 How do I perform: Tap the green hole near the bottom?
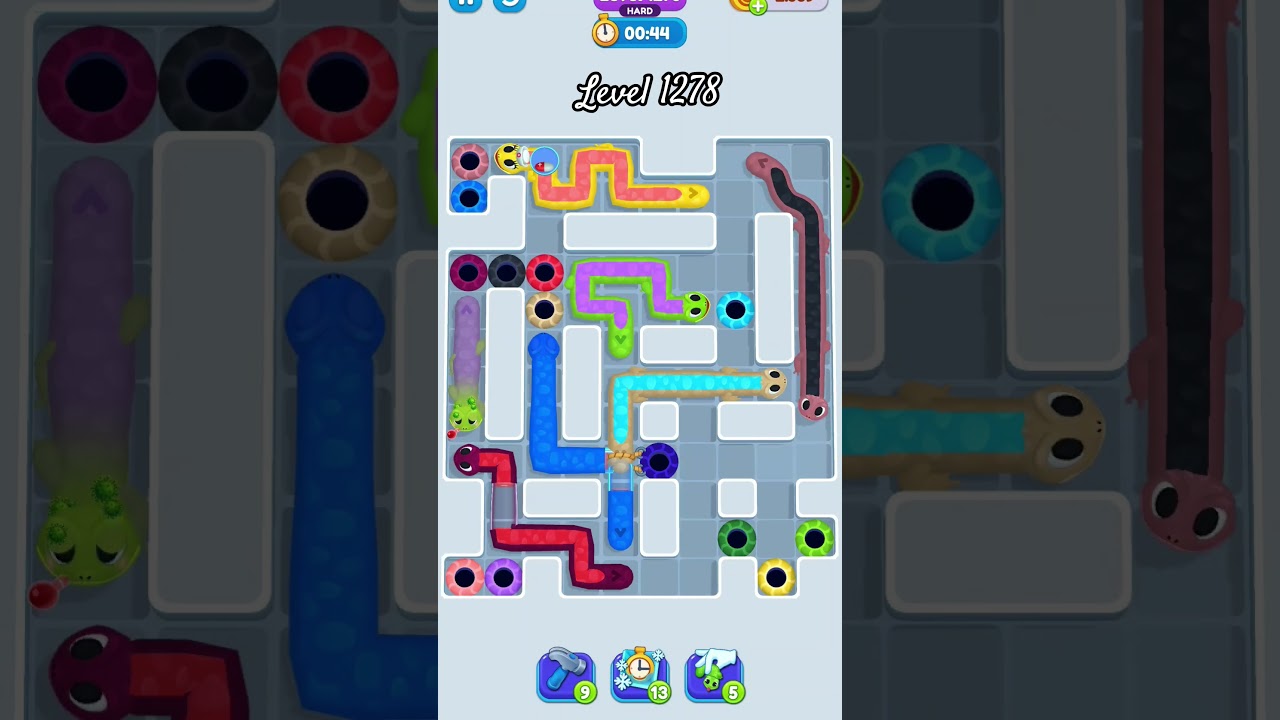[737, 540]
